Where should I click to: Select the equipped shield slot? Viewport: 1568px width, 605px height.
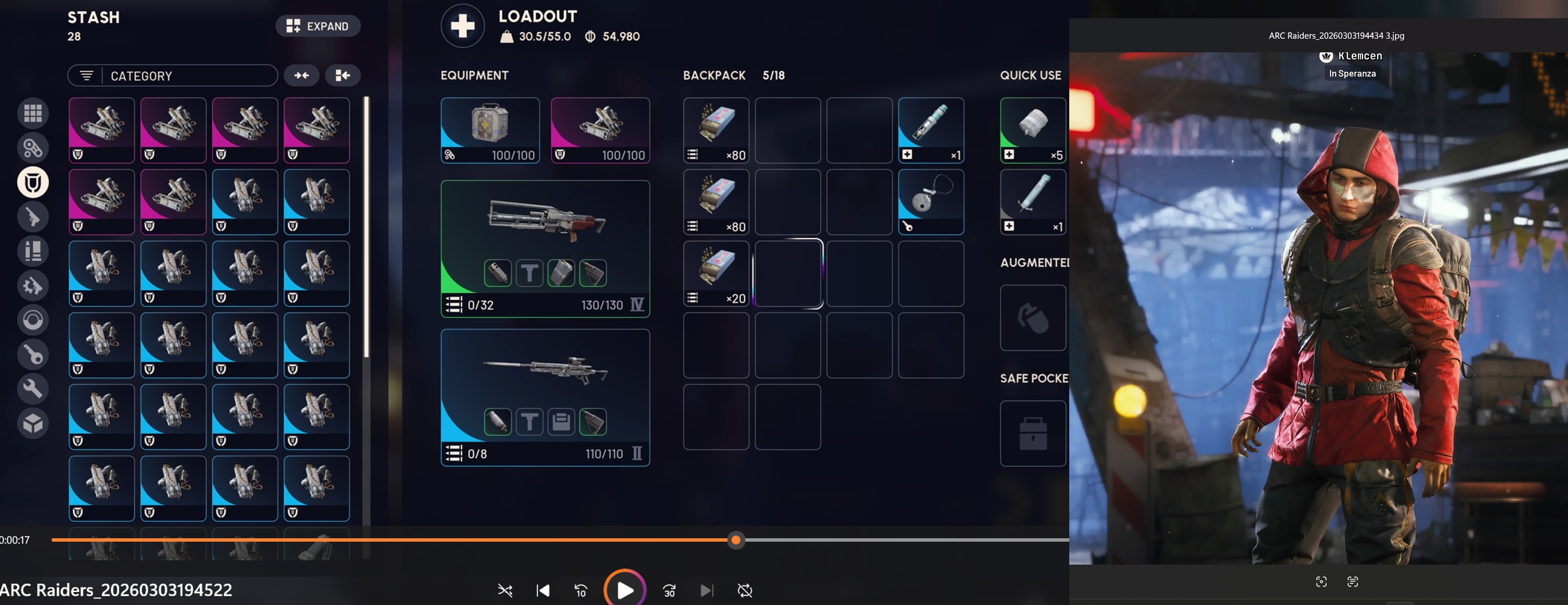600,130
